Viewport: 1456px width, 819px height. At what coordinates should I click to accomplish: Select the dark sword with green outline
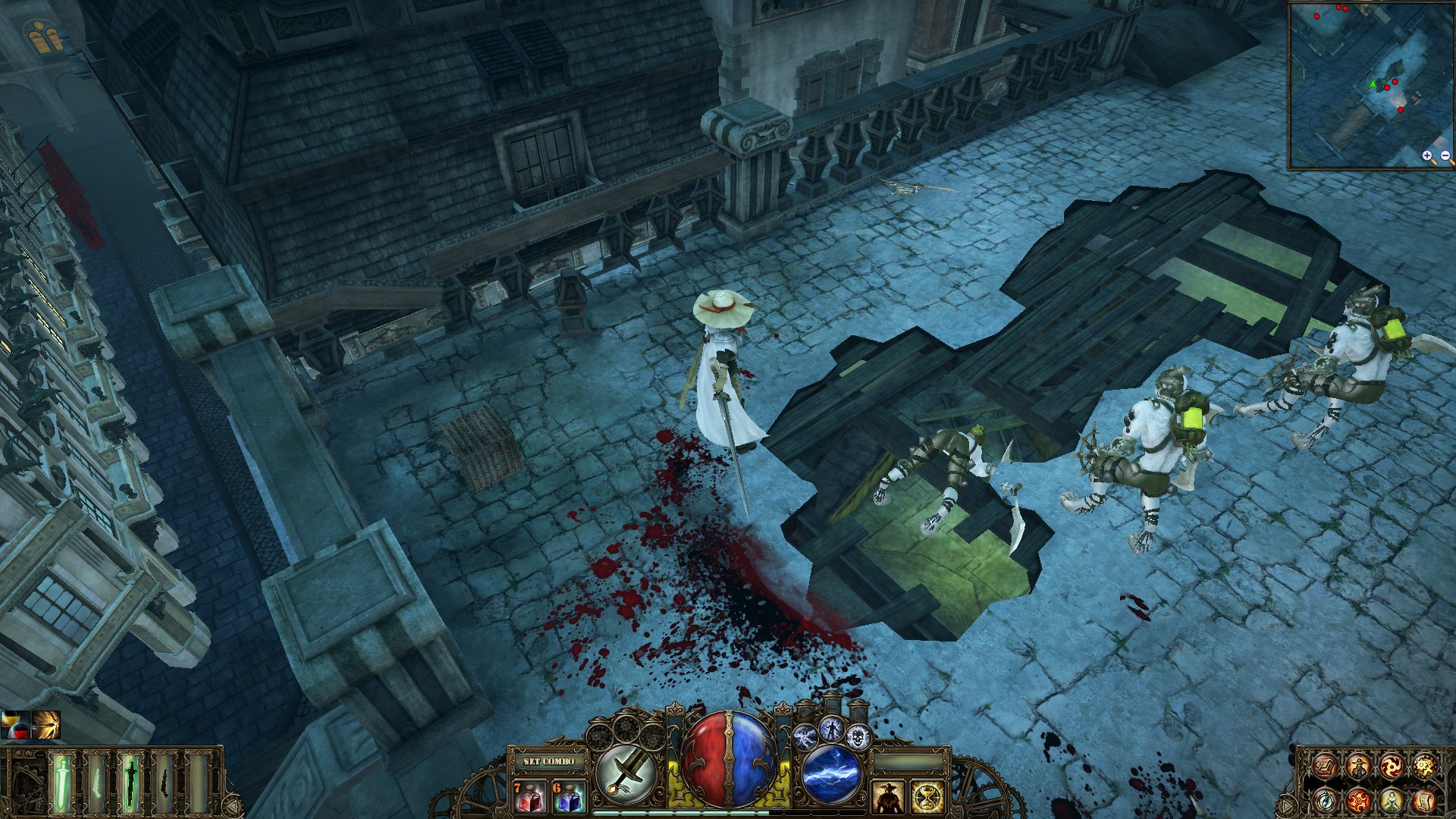(130, 783)
